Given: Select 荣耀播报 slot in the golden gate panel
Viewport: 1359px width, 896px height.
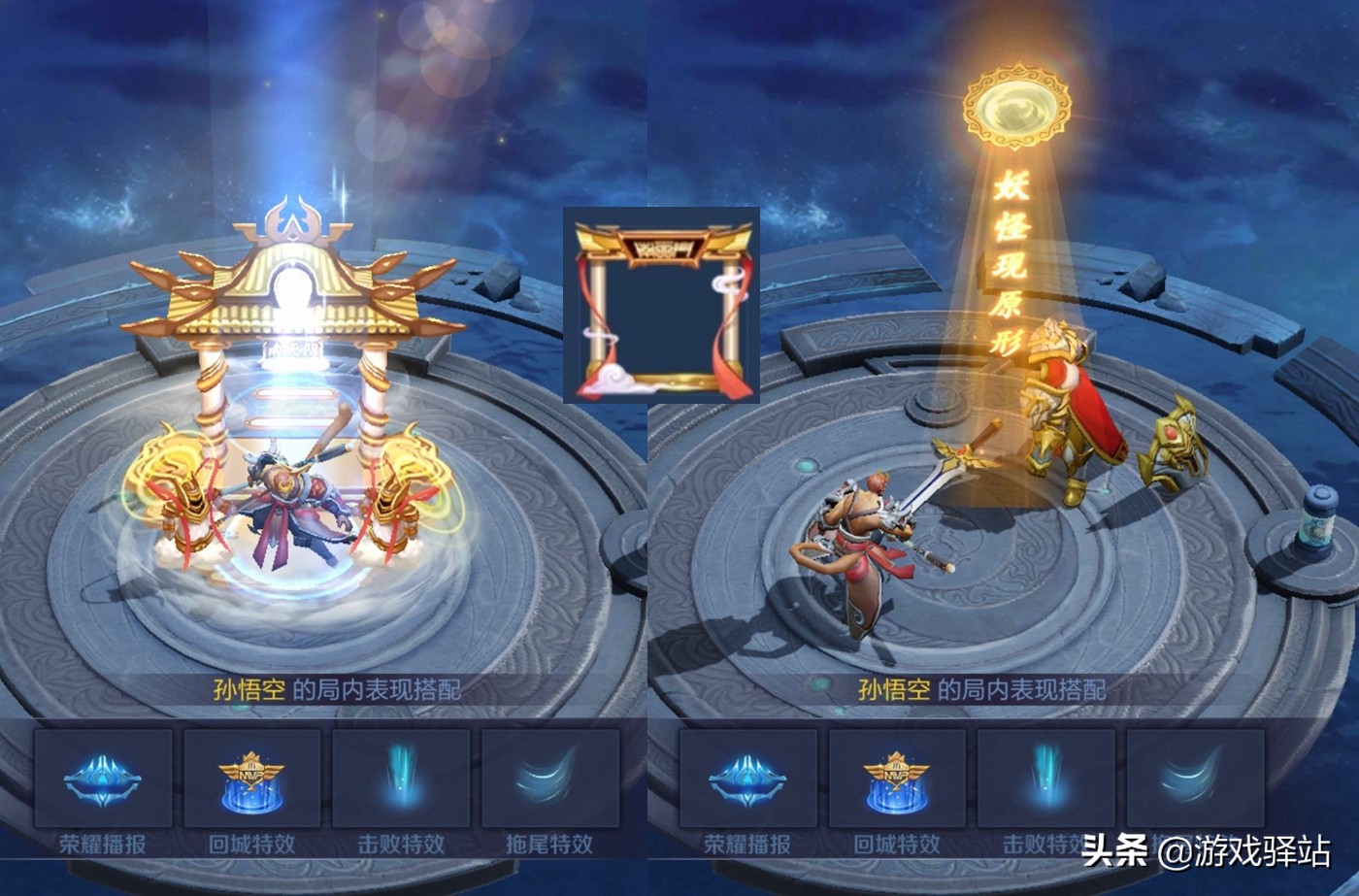Looking at the screenshot, I should point(103,779).
